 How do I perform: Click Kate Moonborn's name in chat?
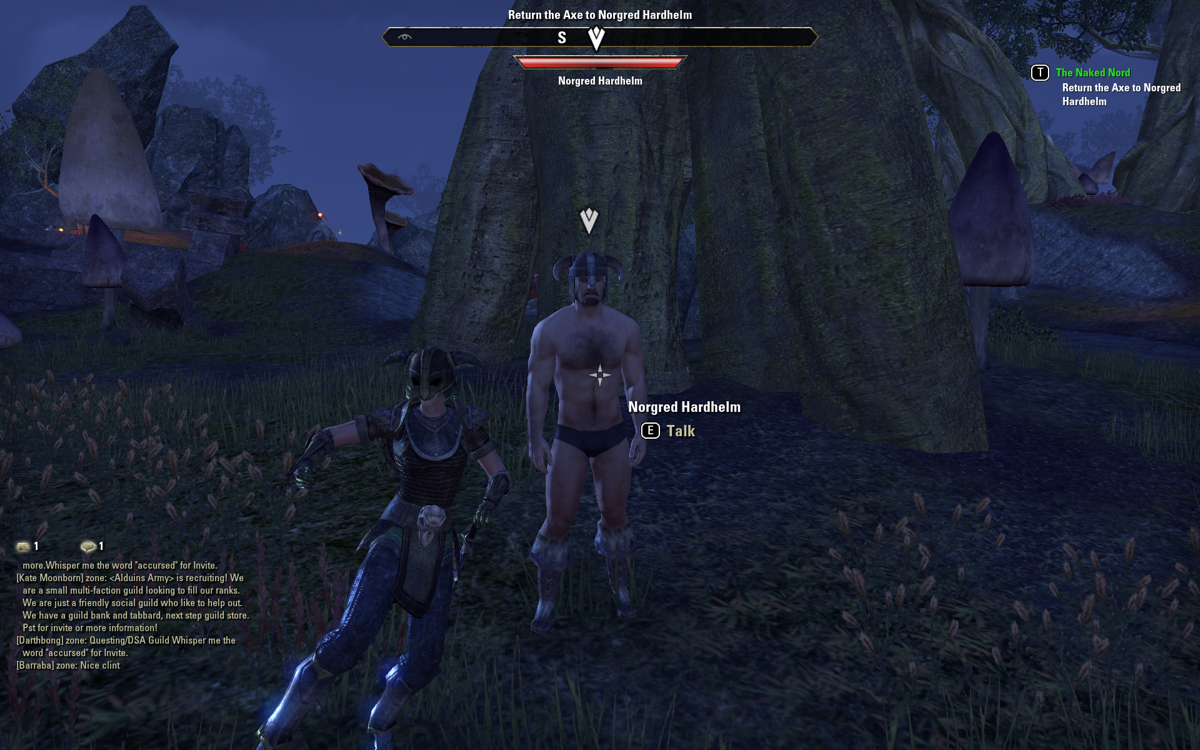pyautogui.click(x=49, y=578)
